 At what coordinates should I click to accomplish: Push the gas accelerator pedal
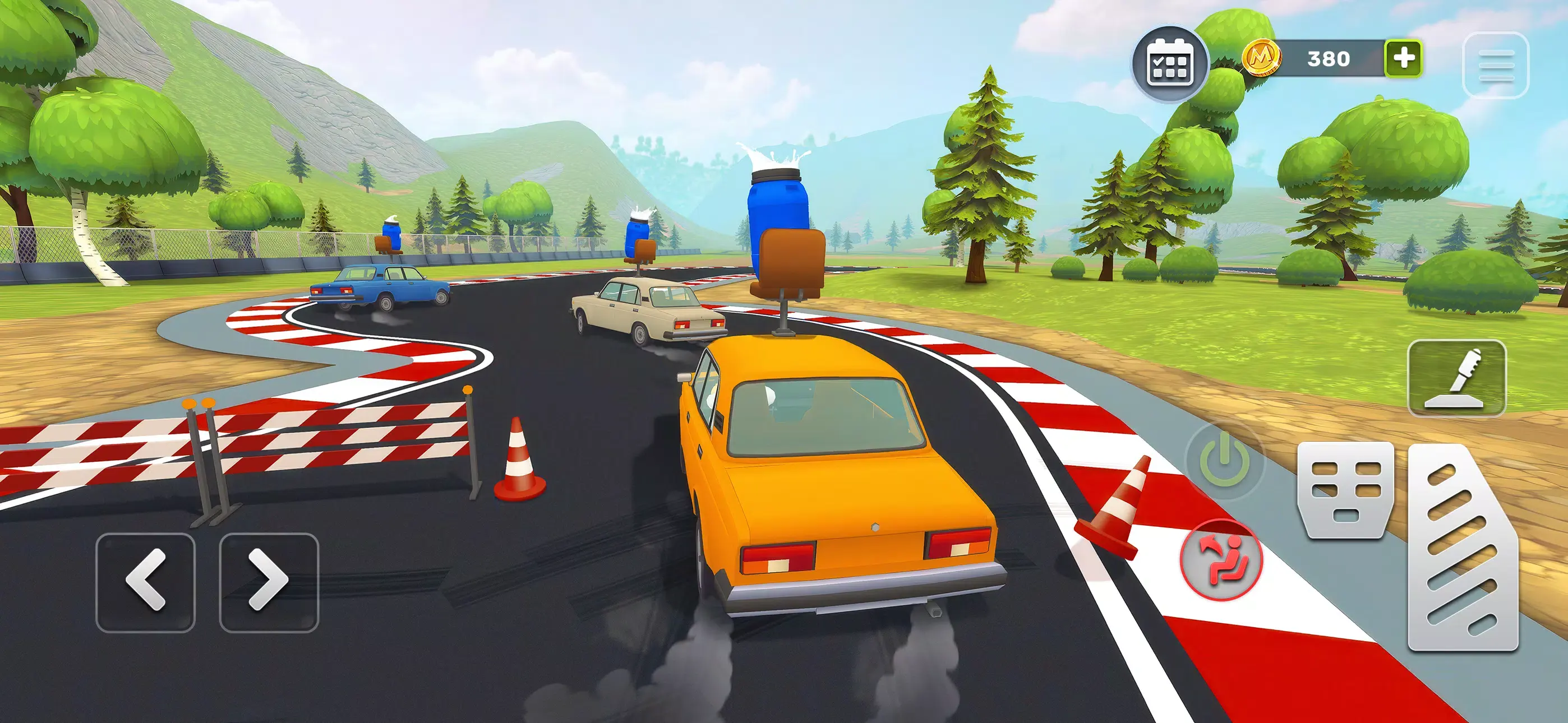click(x=1462, y=548)
